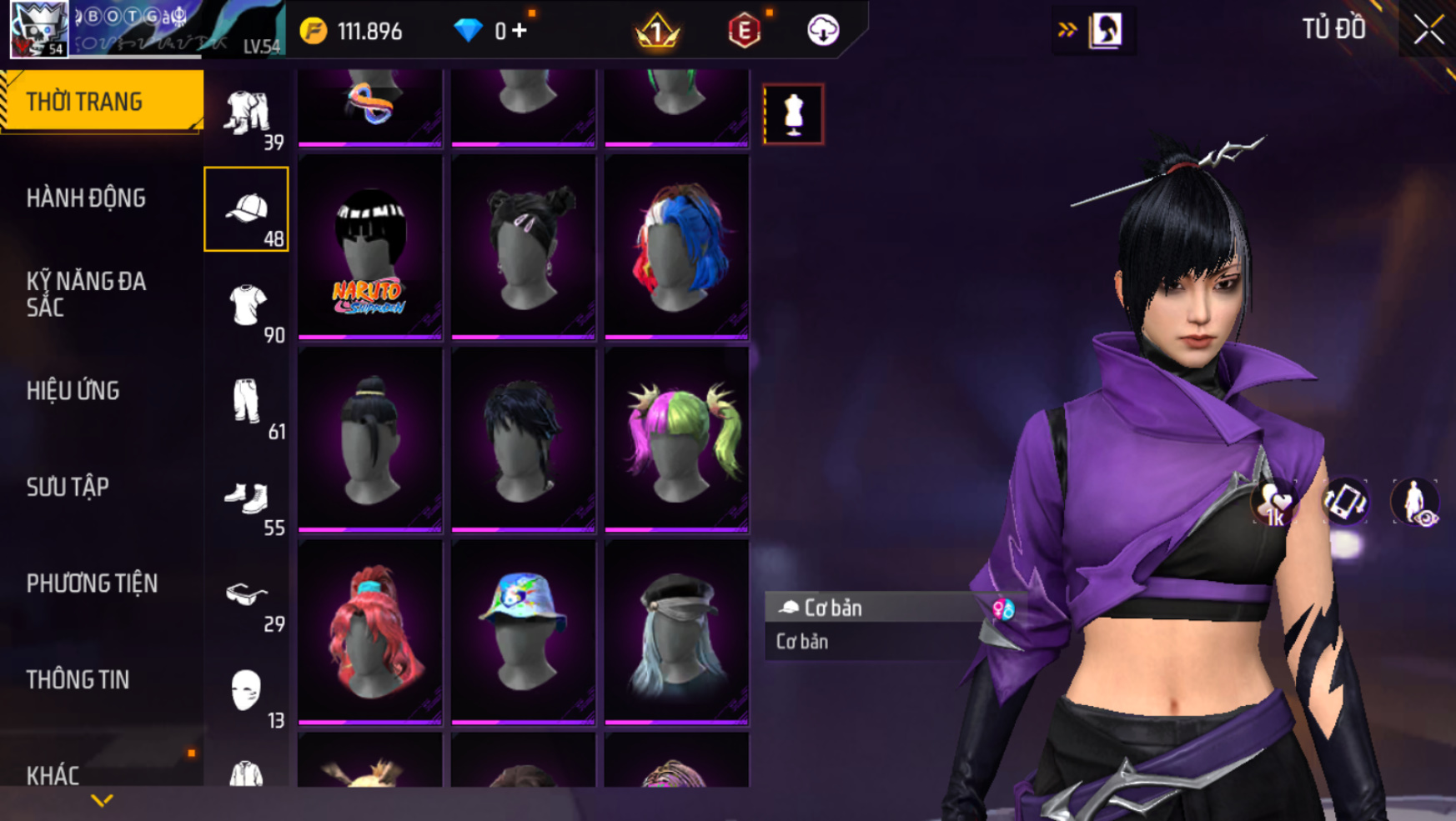Open the Sưu Tập section

[68, 487]
